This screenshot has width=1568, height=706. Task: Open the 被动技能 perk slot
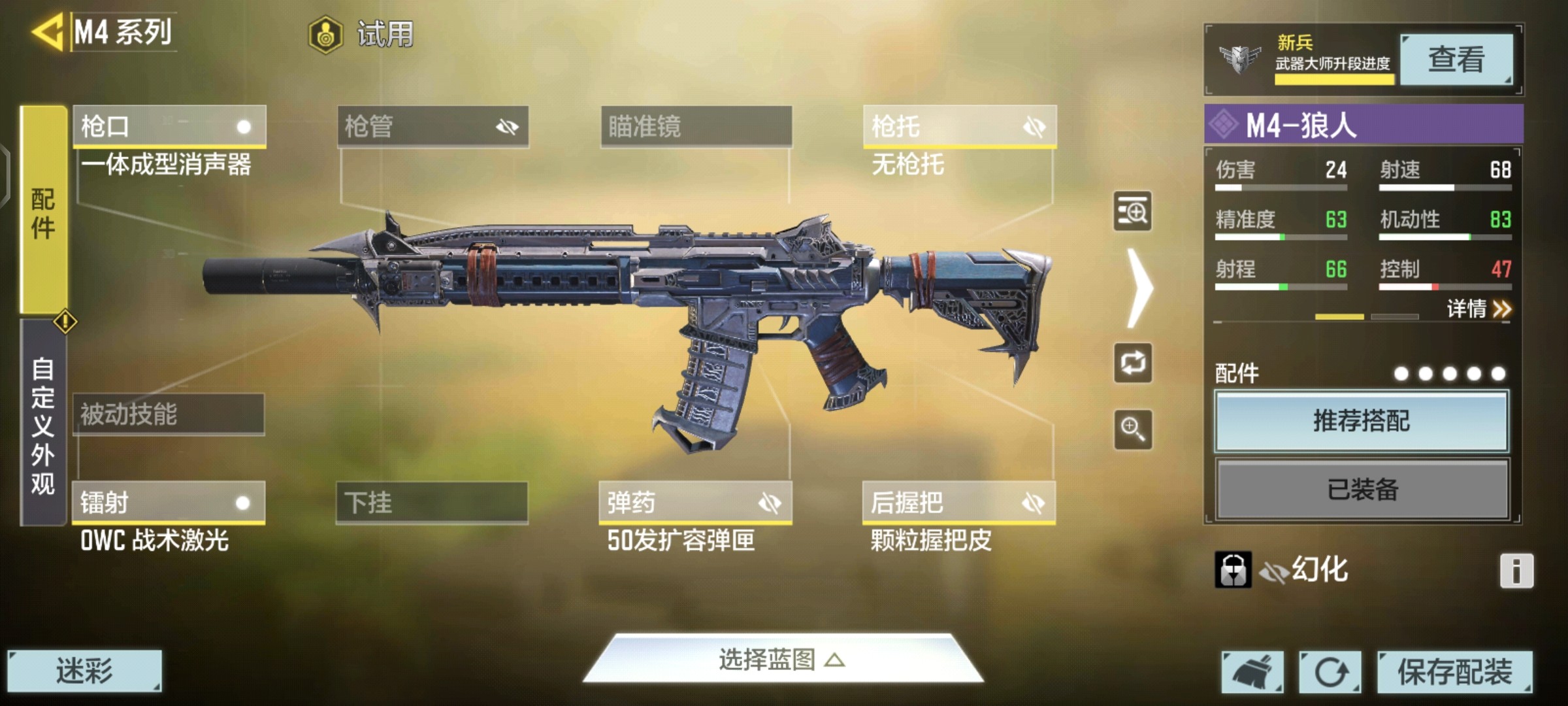pyautogui.click(x=169, y=414)
